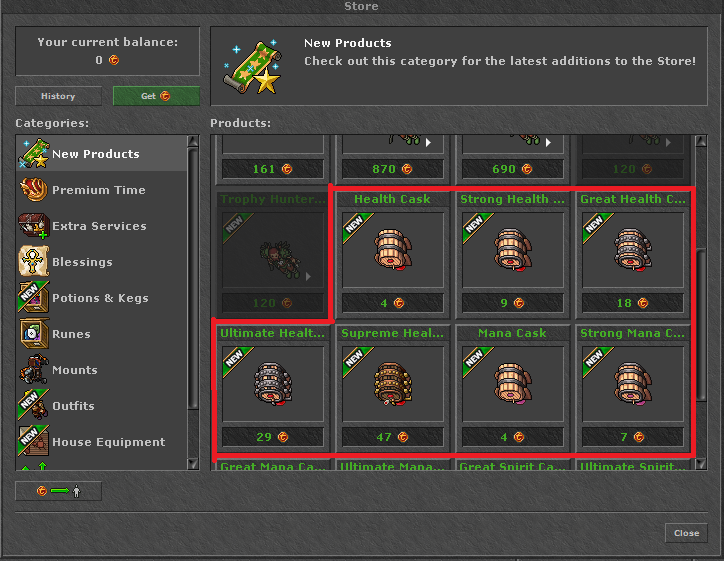Viewport: 724px width, 561px height.
Task: Open the Premium Time category
Action: (x=100, y=190)
